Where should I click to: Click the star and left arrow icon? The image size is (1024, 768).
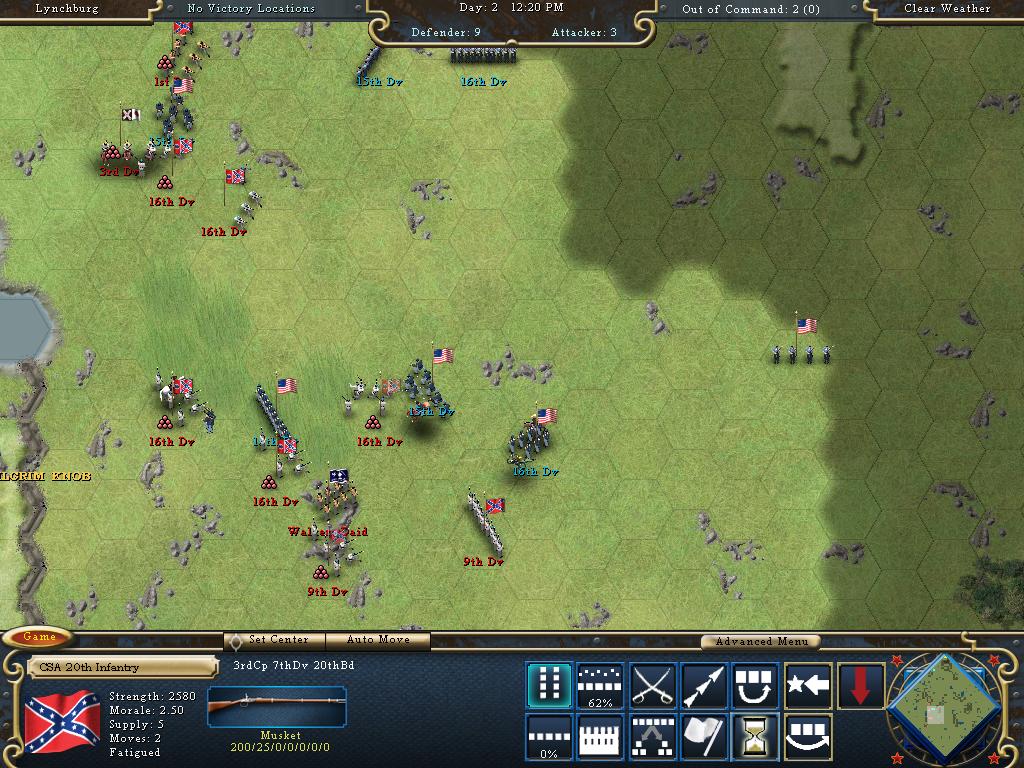(808, 686)
